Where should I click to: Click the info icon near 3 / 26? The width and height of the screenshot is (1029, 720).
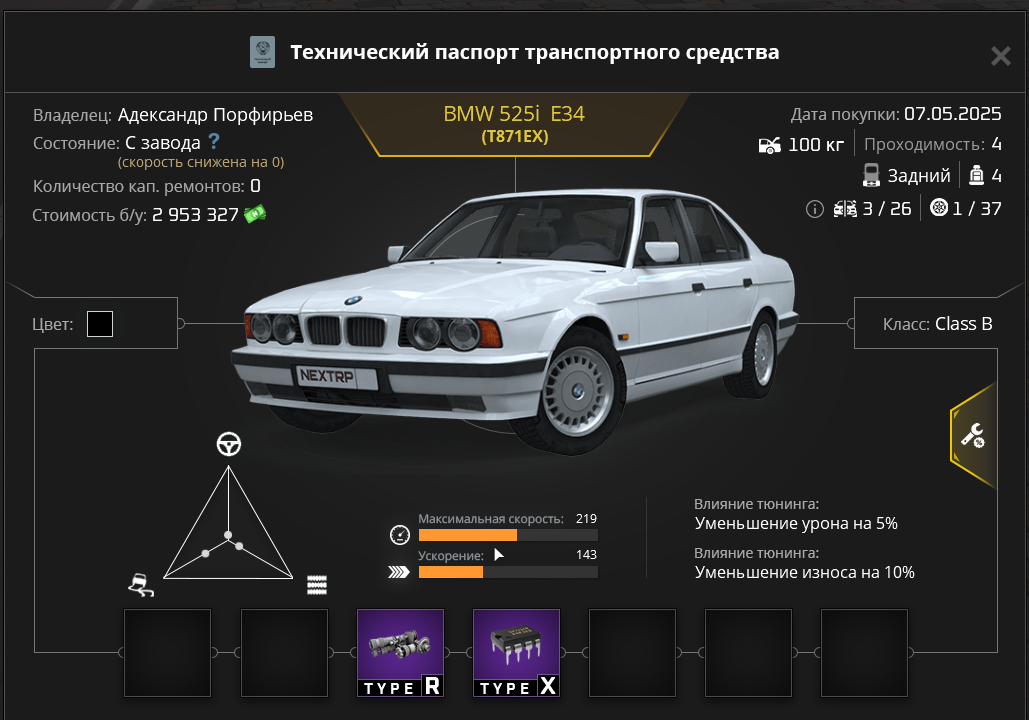(814, 209)
